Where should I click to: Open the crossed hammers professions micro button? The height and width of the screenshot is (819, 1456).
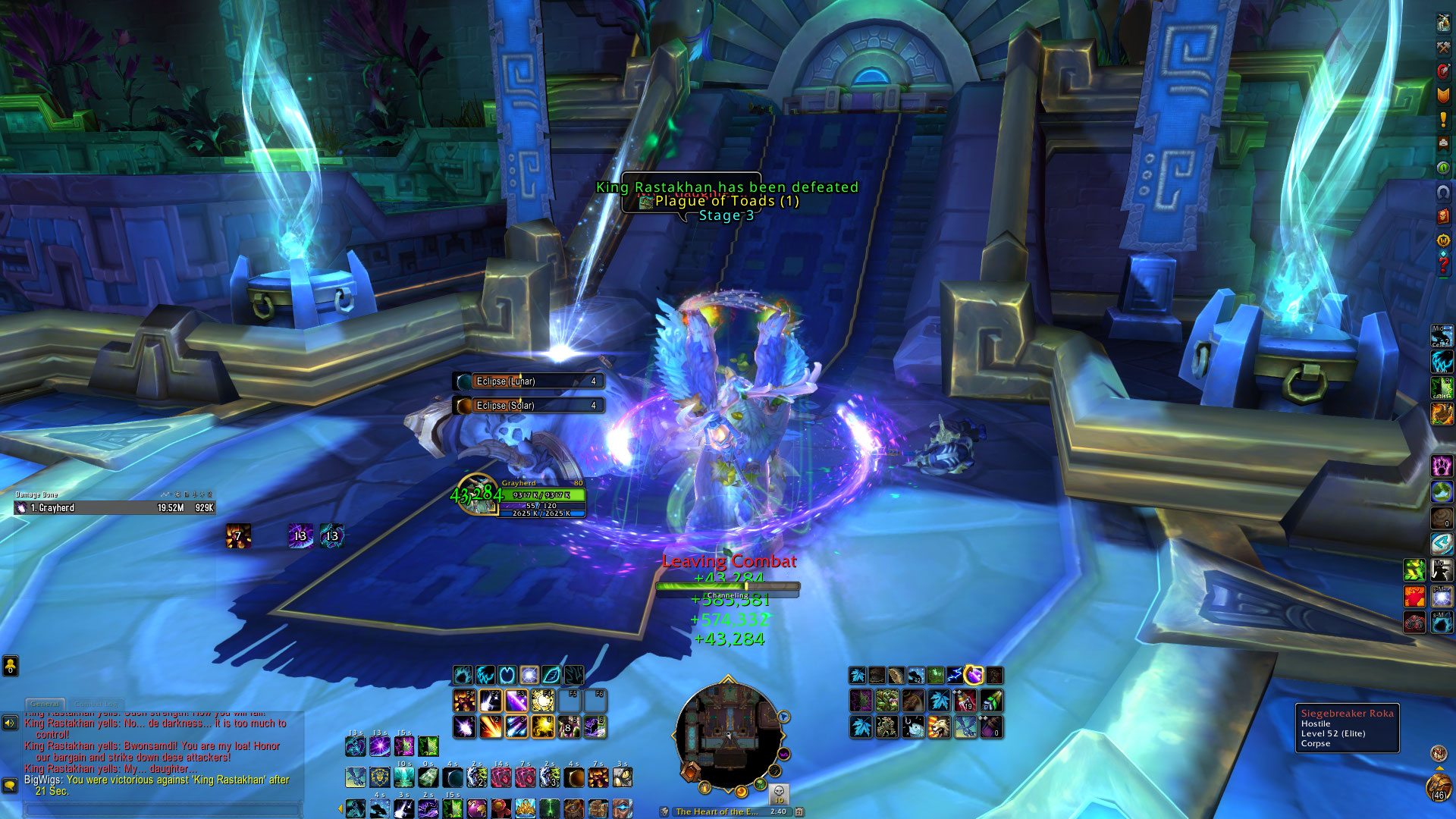pyautogui.click(x=1443, y=47)
